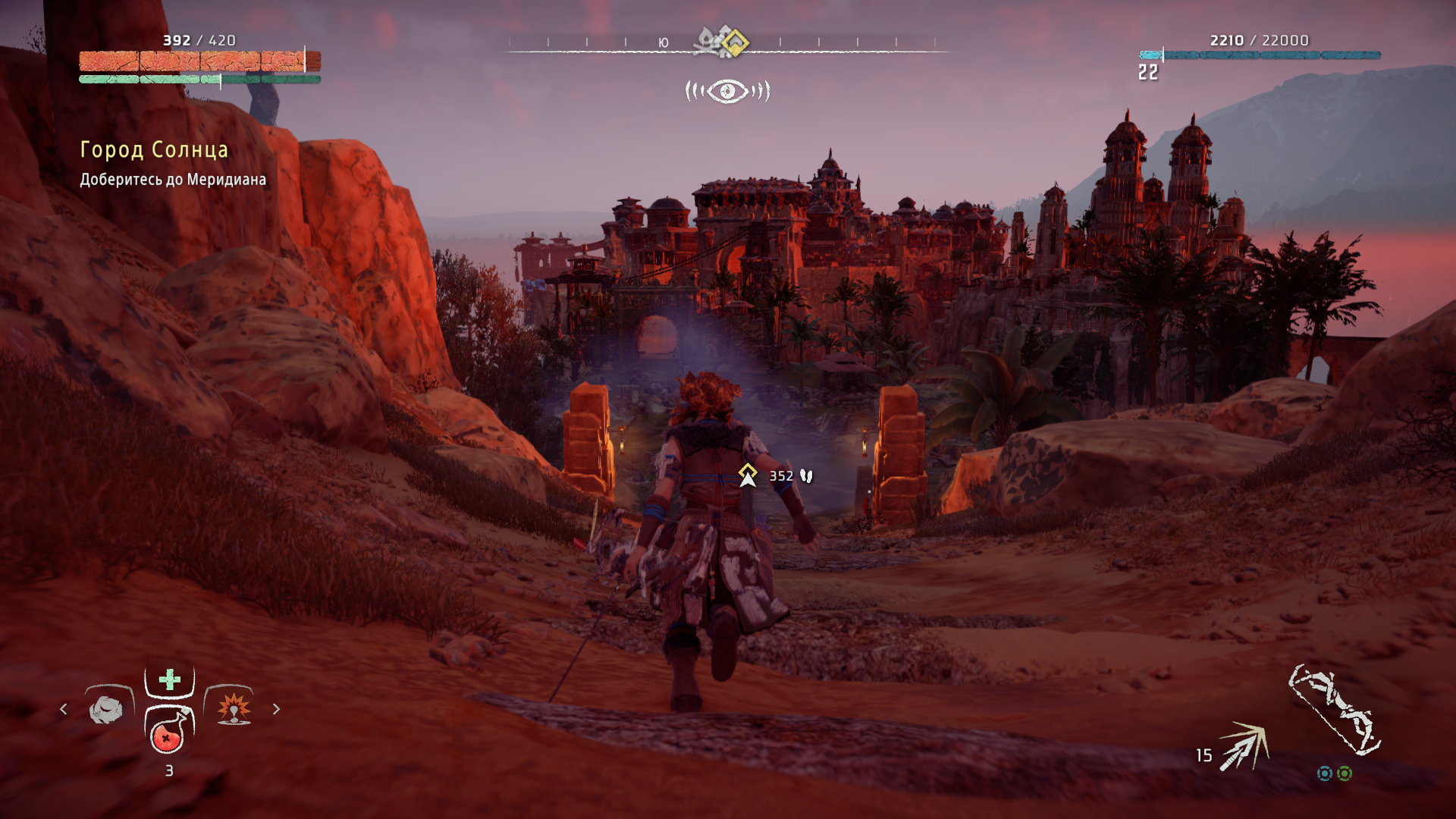Use the green medicinal herbs cross
Image resolution: width=1456 pixels, height=819 pixels.
pyautogui.click(x=170, y=679)
